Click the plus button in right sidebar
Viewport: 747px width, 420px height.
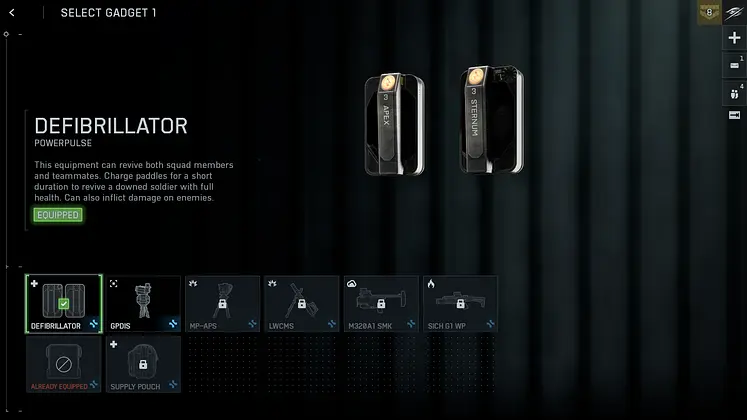(735, 38)
